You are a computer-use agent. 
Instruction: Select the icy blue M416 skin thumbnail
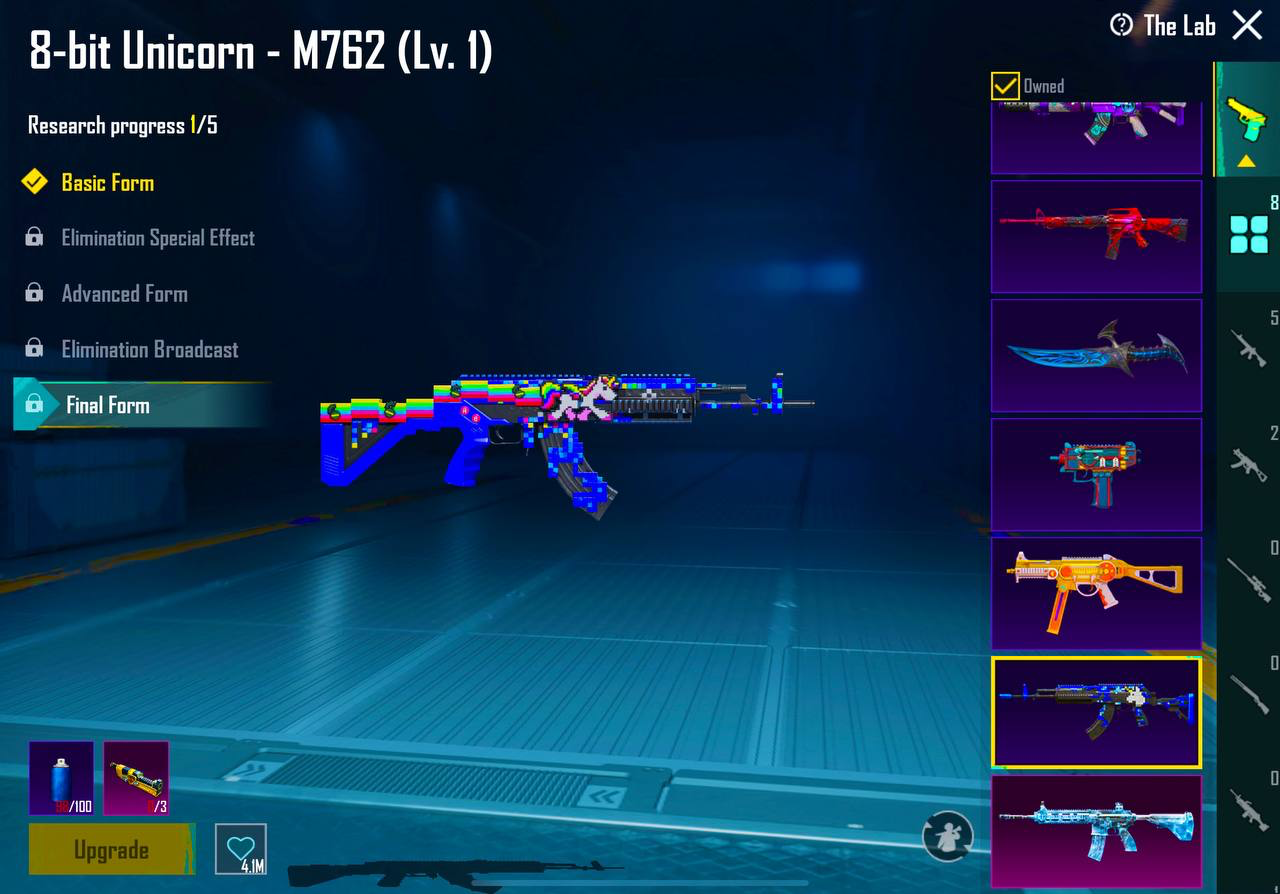[1096, 830]
